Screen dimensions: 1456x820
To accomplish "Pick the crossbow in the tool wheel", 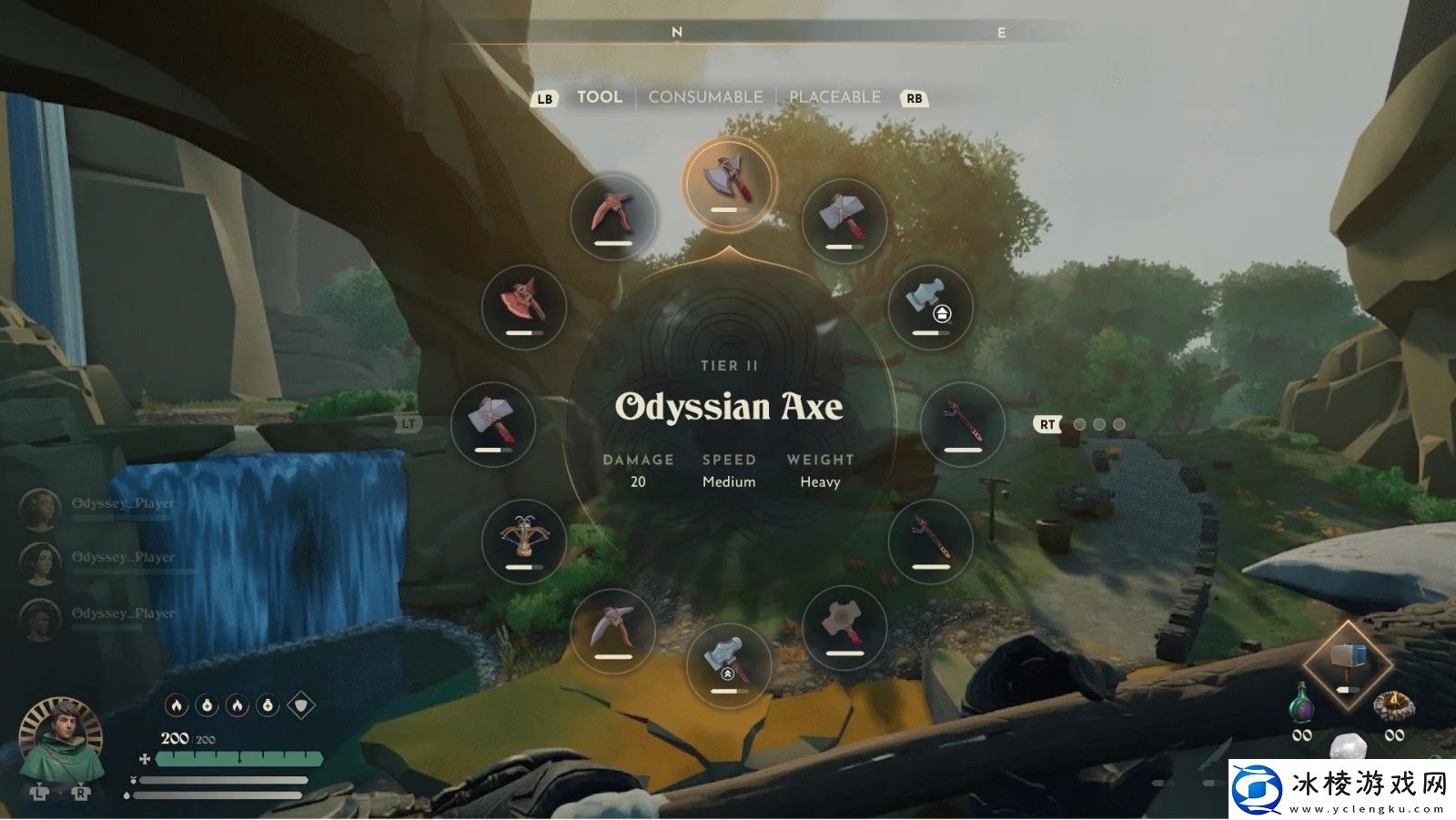I will (x=523, y=541).
